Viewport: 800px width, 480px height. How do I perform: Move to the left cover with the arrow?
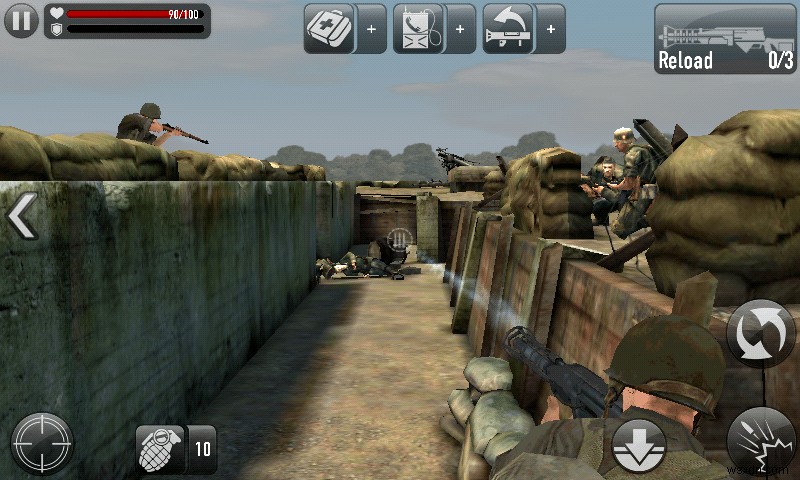coord(22,216)
